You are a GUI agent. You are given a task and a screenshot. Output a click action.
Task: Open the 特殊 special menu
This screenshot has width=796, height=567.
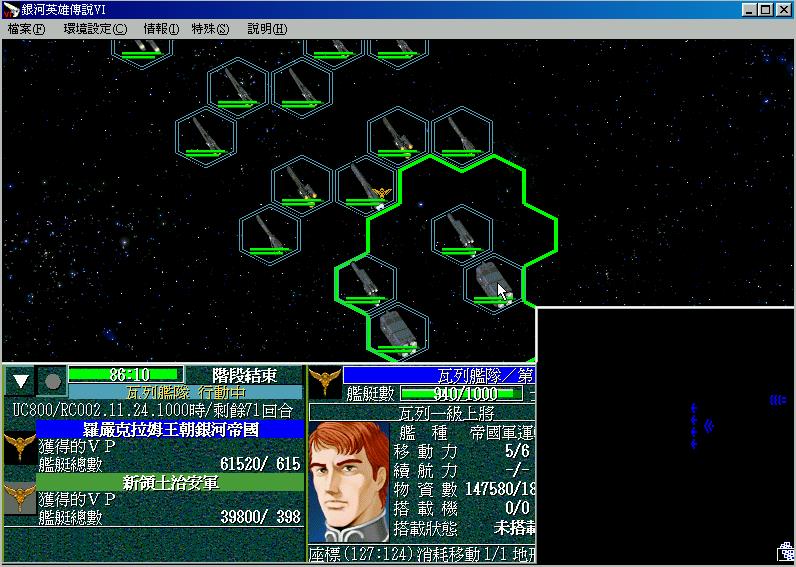pos(210,29)
